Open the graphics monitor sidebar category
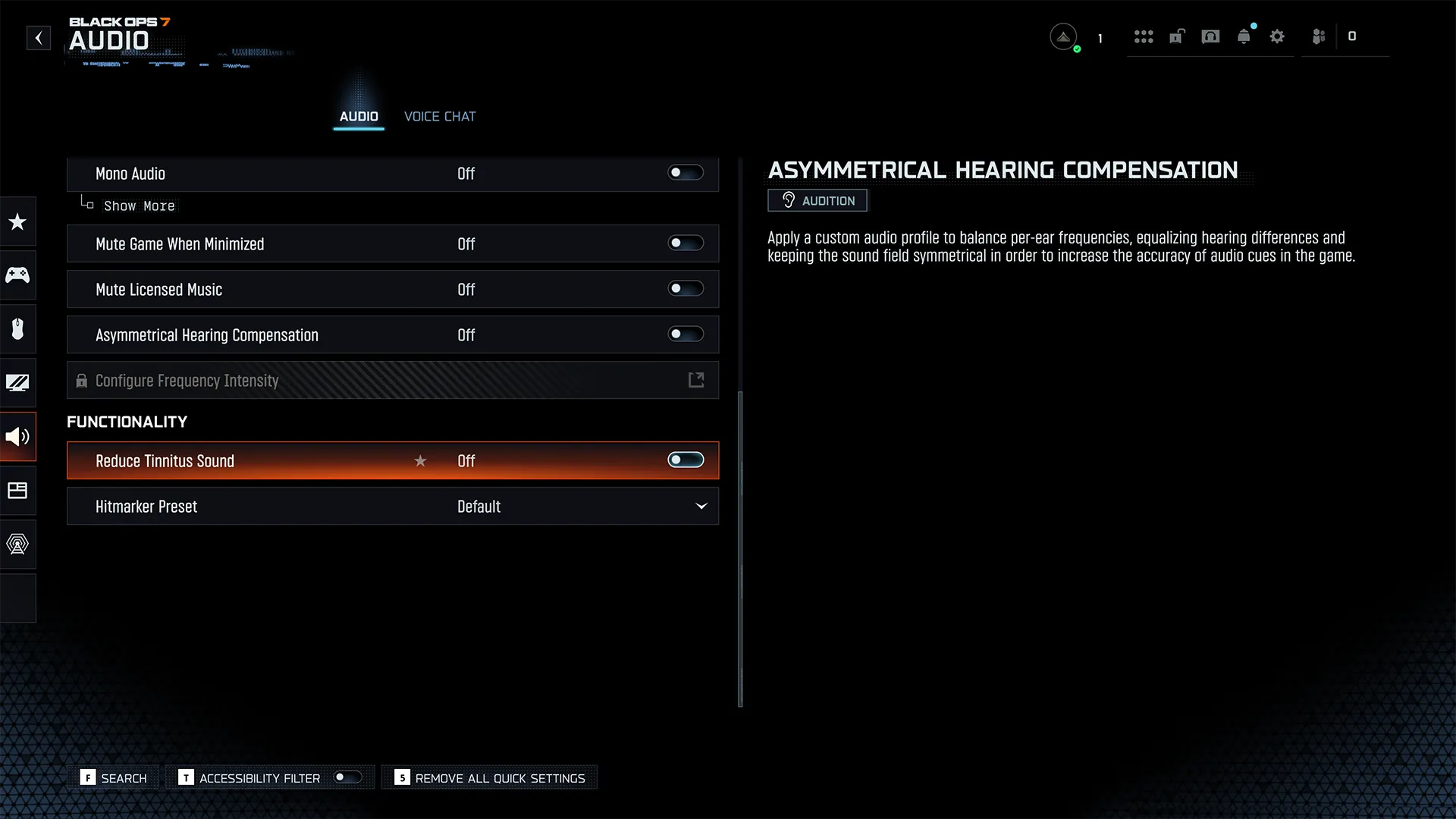Image resolution: width=1456 pixels, height=819 pixels. click(17, 382)
